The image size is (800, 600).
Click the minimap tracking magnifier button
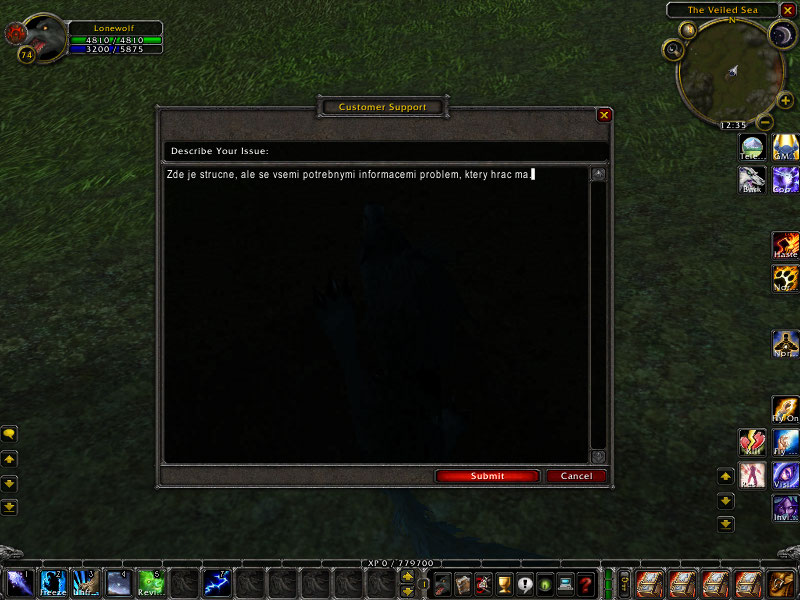tap(674, 48)
